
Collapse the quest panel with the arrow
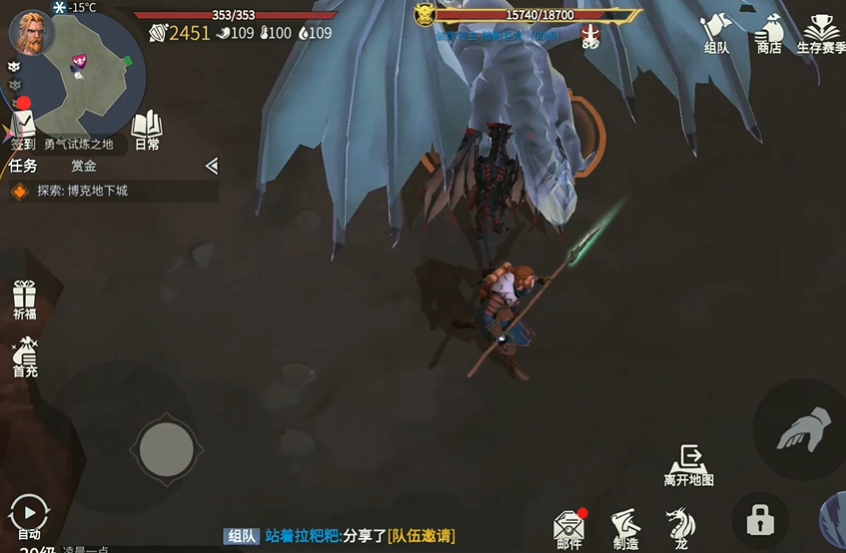click(211, 166)
